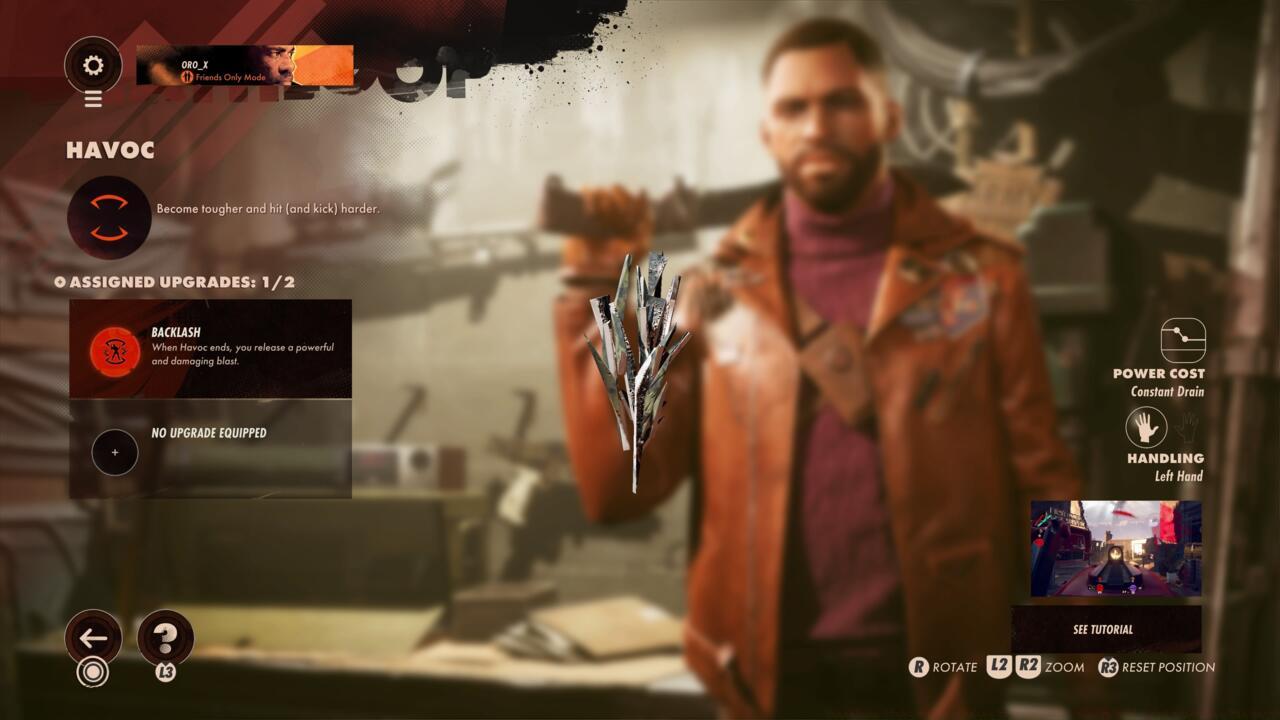Play the Havoc tutorial video thumbnail
The image size is (1280, 720).
pyautogui.click(x=1116, y=549)
